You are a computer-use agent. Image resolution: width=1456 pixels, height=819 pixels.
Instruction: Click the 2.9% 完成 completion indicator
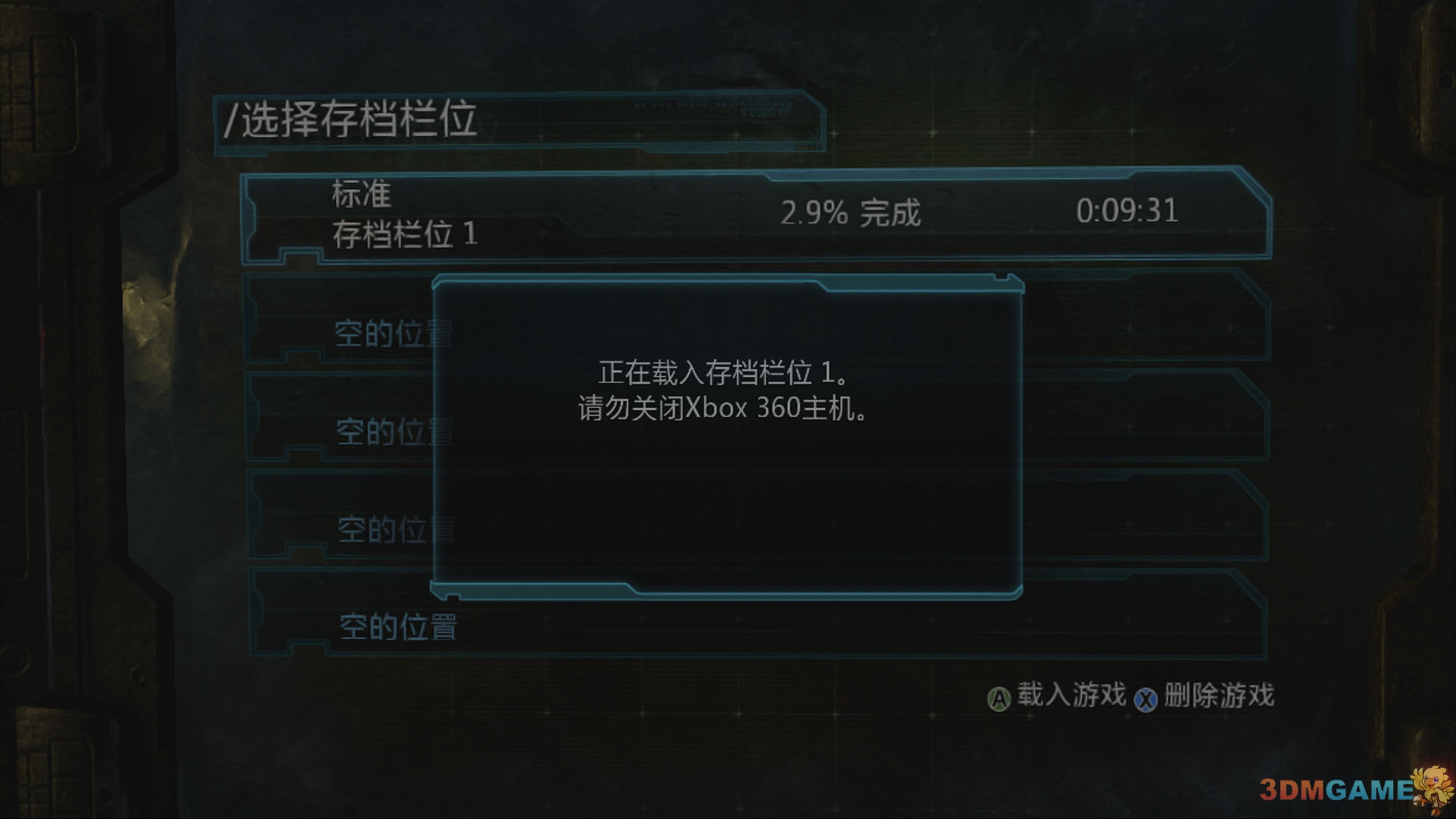(x=851, y=214)
